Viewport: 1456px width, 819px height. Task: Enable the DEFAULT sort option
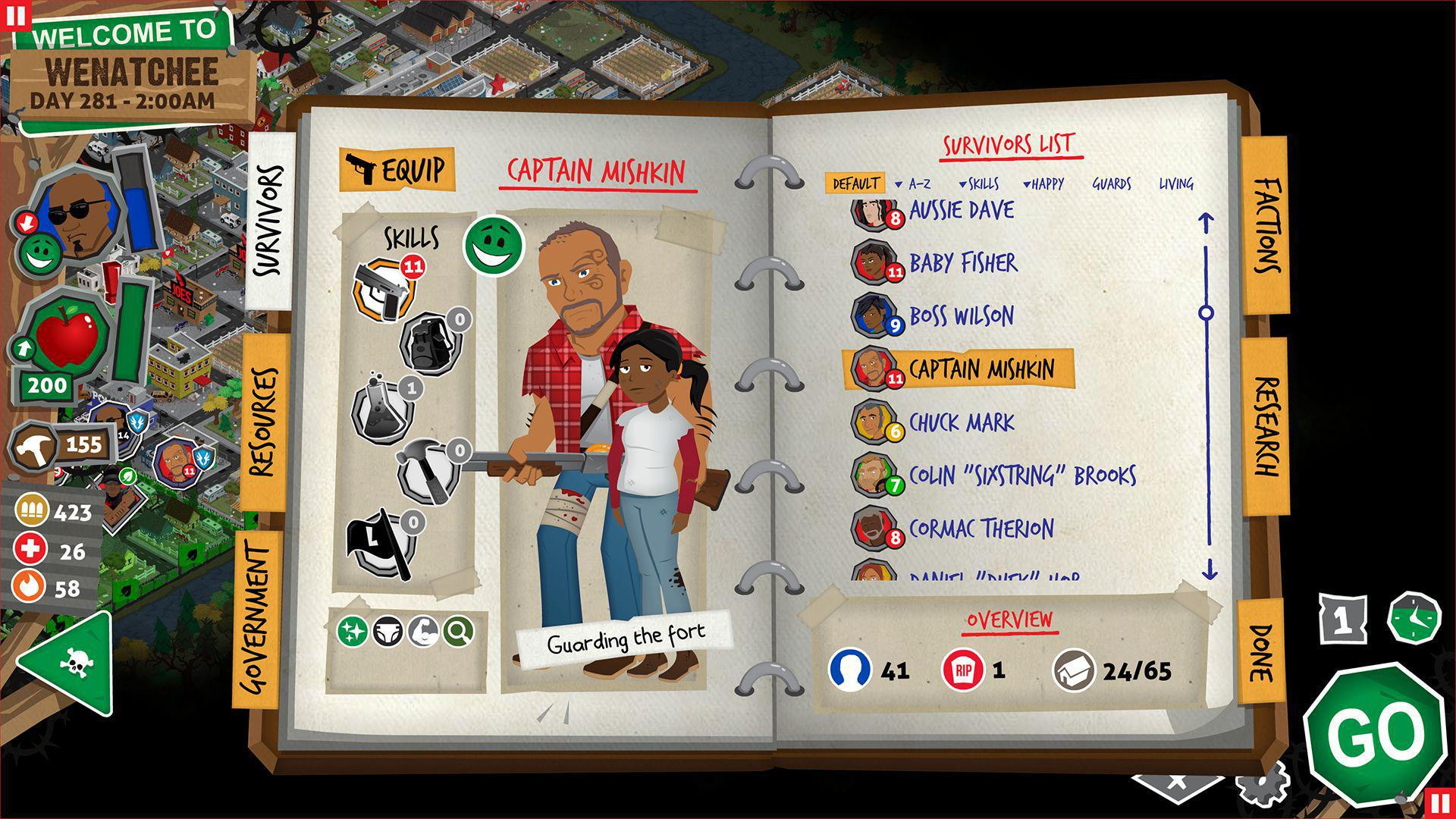click(x=855, y=182)
